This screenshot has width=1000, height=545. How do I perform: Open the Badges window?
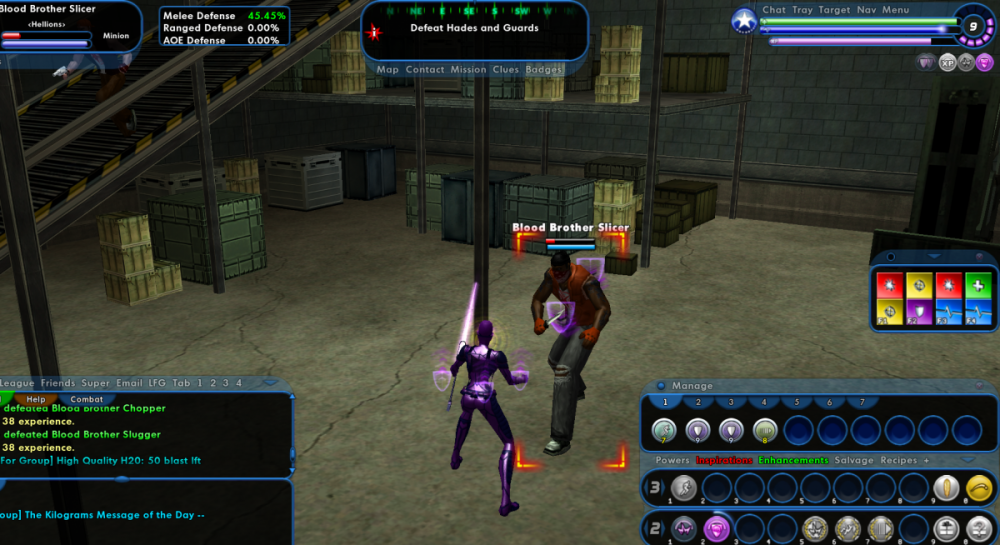point(544,70)
